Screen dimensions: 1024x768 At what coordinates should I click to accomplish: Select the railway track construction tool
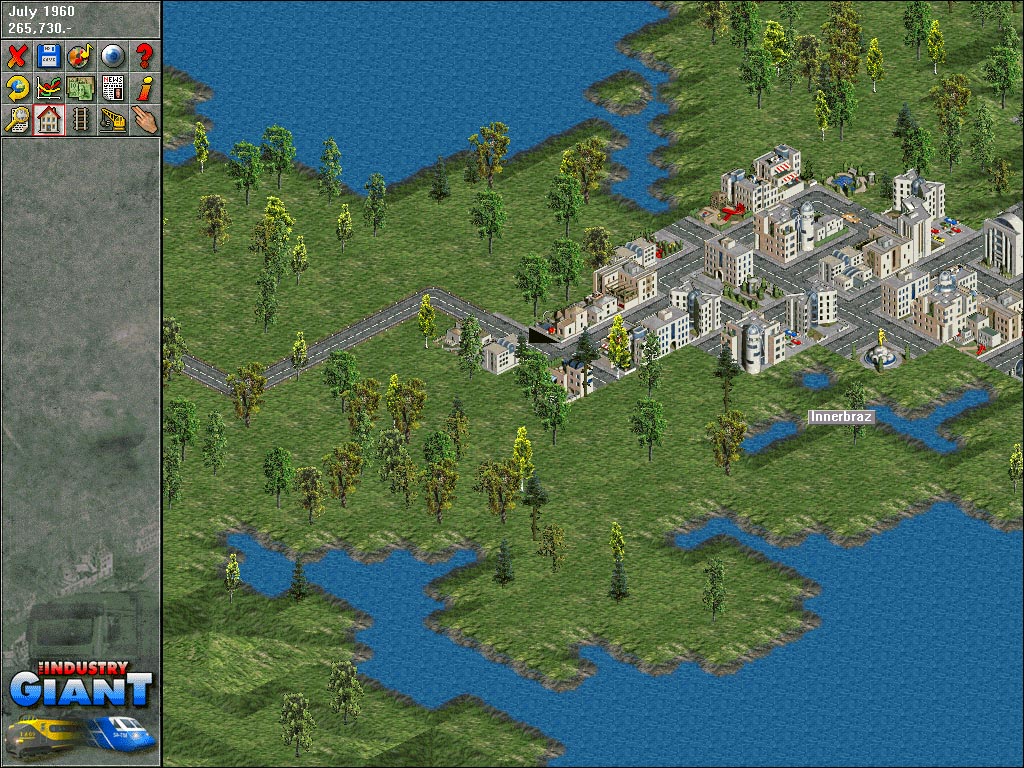click(x=80, y=120)
